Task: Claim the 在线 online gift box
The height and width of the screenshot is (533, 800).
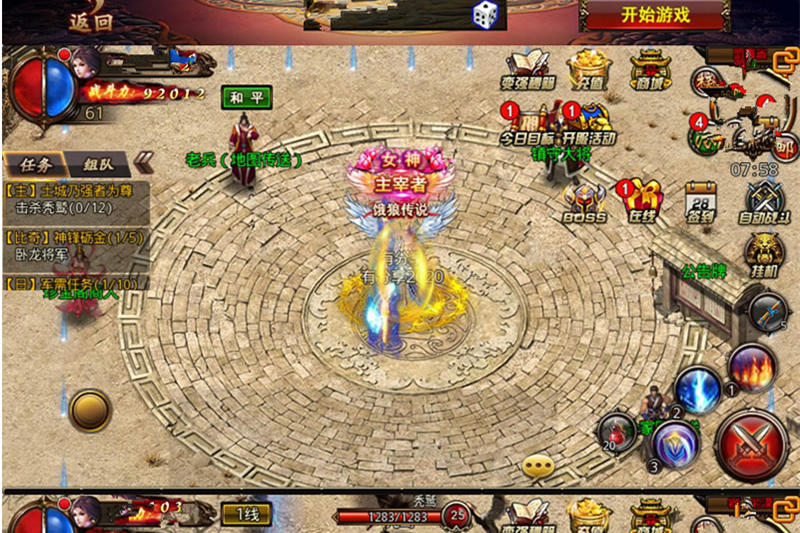Action: tap(641, 202)
